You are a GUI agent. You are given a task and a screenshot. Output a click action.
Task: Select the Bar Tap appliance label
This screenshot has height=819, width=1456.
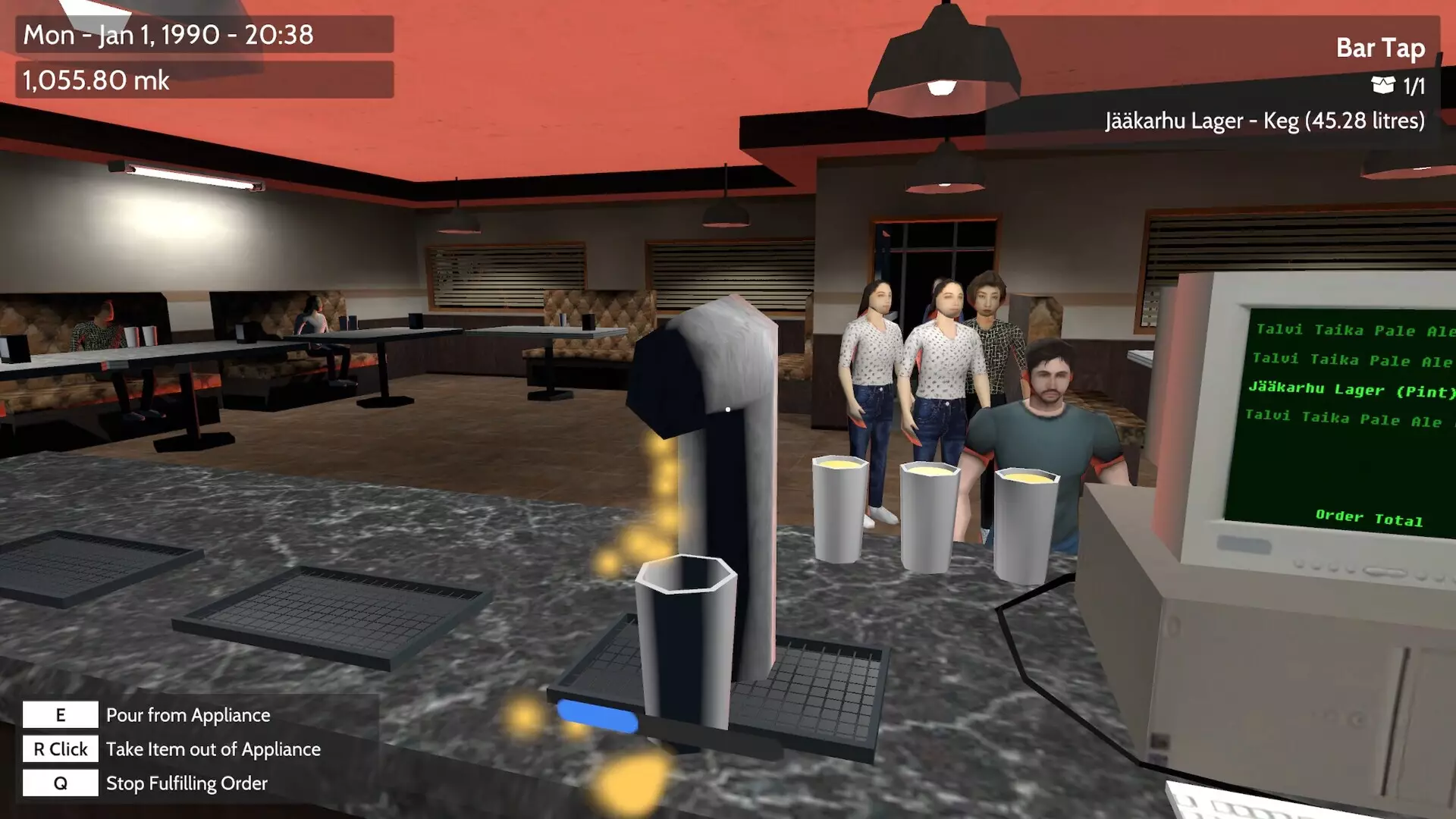(x=1381, y=48)
